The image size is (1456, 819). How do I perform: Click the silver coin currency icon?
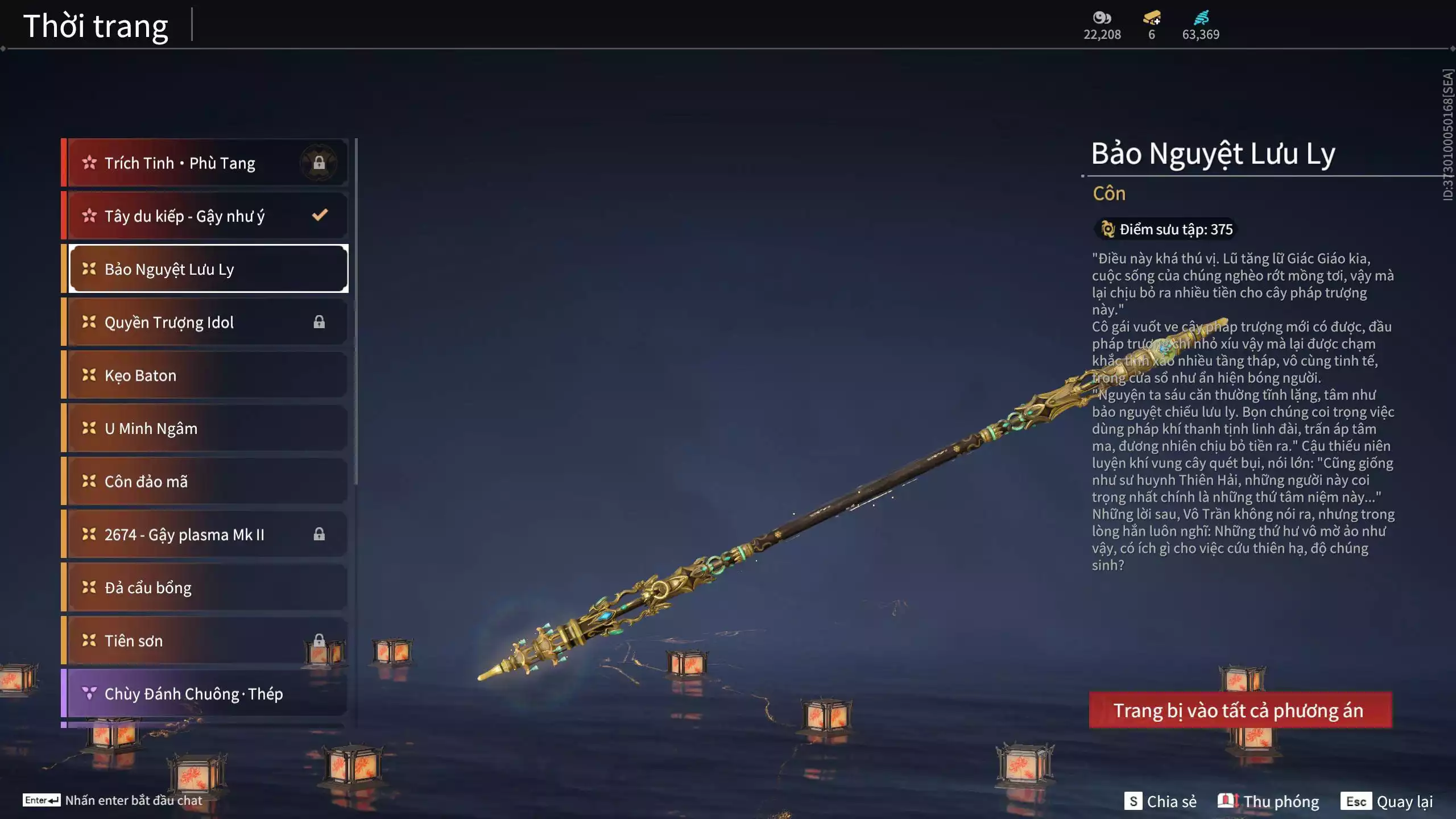[1102, 18]
